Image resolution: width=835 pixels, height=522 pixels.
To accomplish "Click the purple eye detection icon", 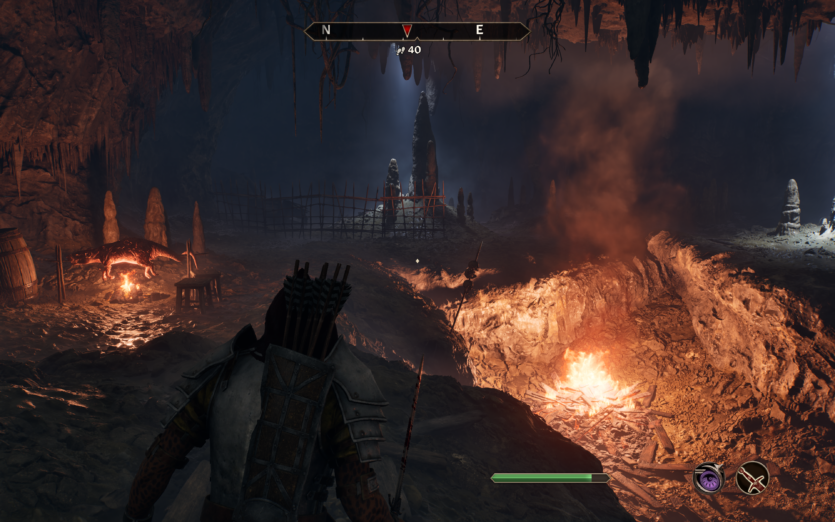I will pos(710,478).
